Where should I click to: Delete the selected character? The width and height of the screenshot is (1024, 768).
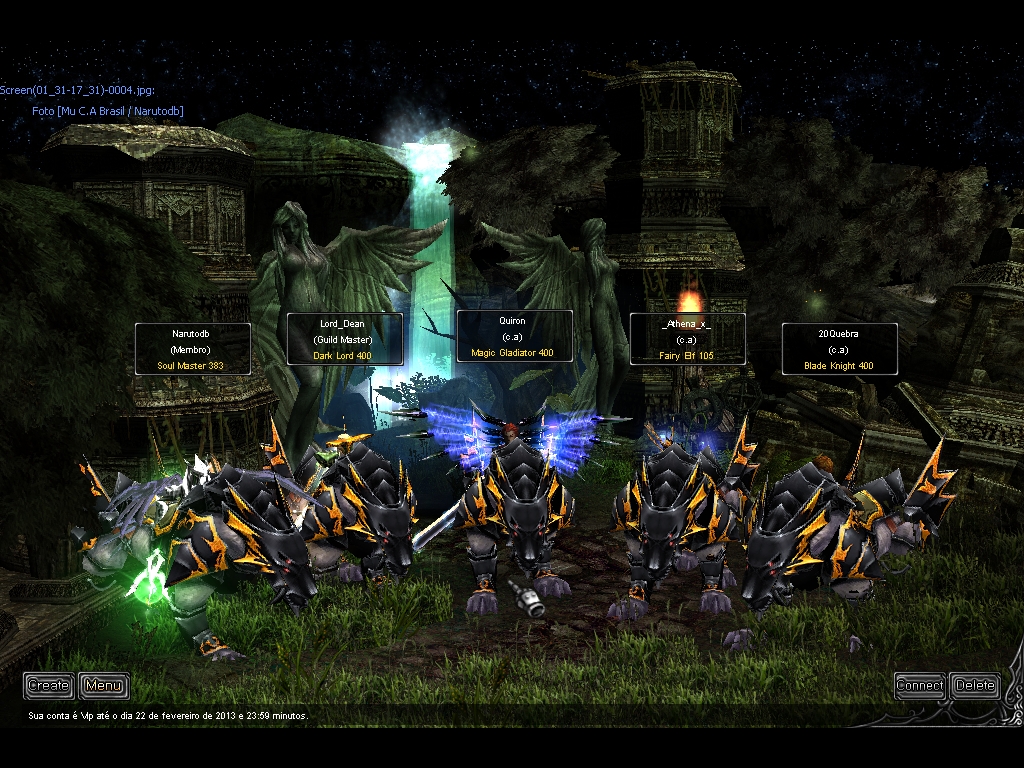[x=974, y=685]
